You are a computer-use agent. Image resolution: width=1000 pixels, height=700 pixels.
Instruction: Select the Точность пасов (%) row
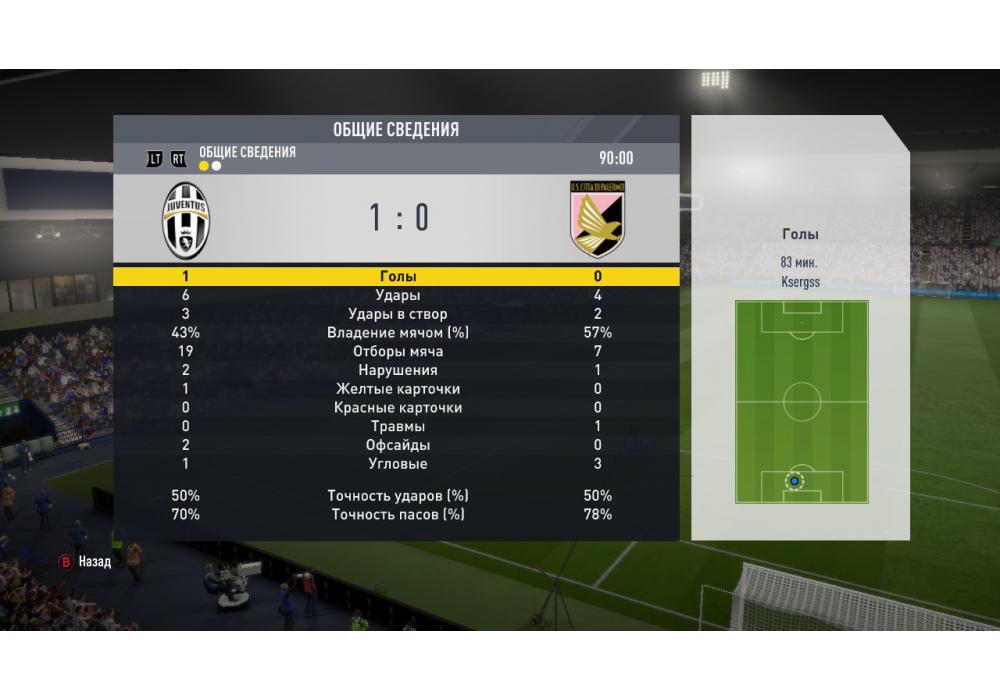[397, 515]
